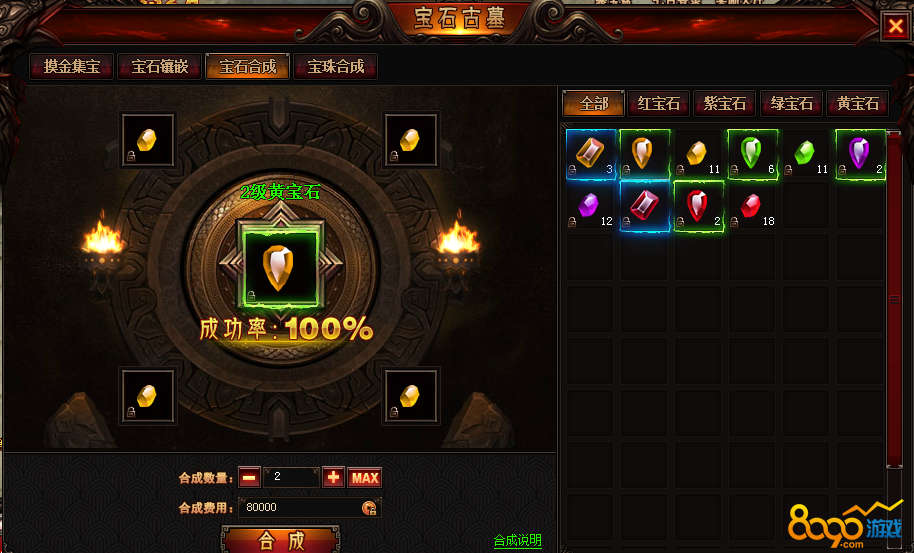This screenshot has height=553, width=914.
Task: Filter by 紫宝石 gems
Action: 725,104
